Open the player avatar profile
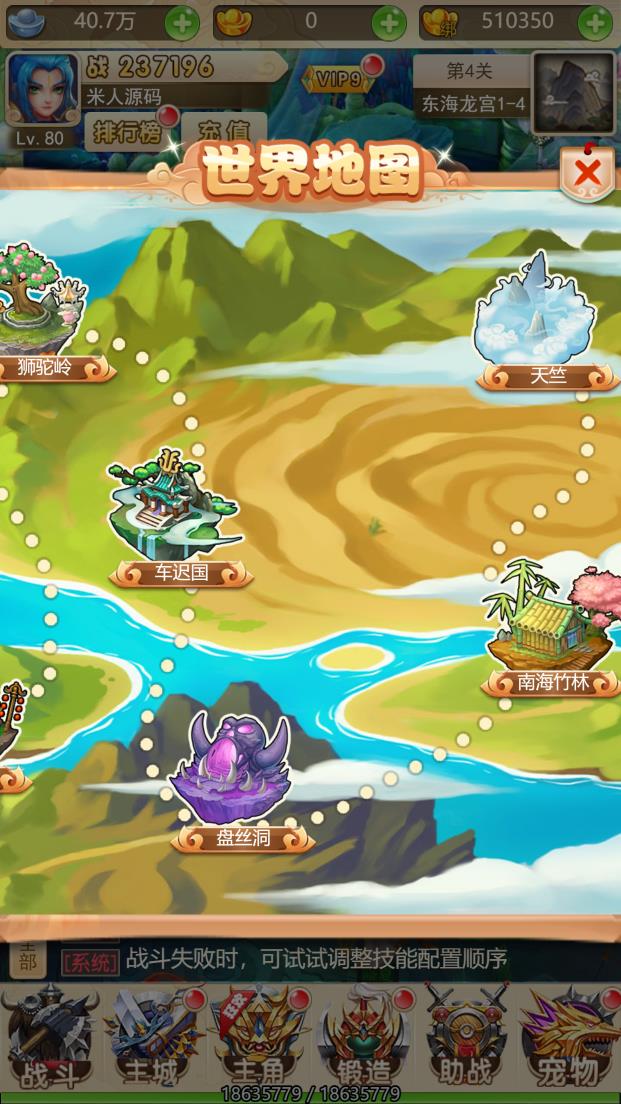This screenshot has height=1104, width=621. pos(42,88)
